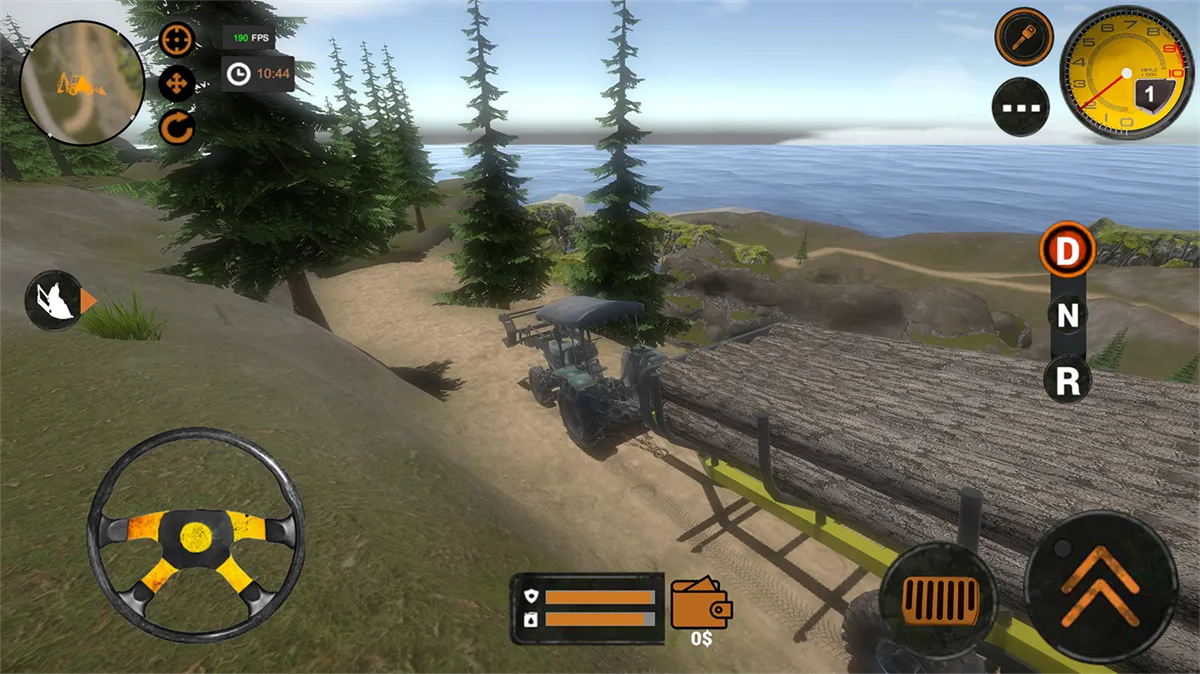Image resolution: width=1200 pixels, height=674 pixels.
Task: Shift into Reverse with the R button
Action: click(x=1068, y=380)
